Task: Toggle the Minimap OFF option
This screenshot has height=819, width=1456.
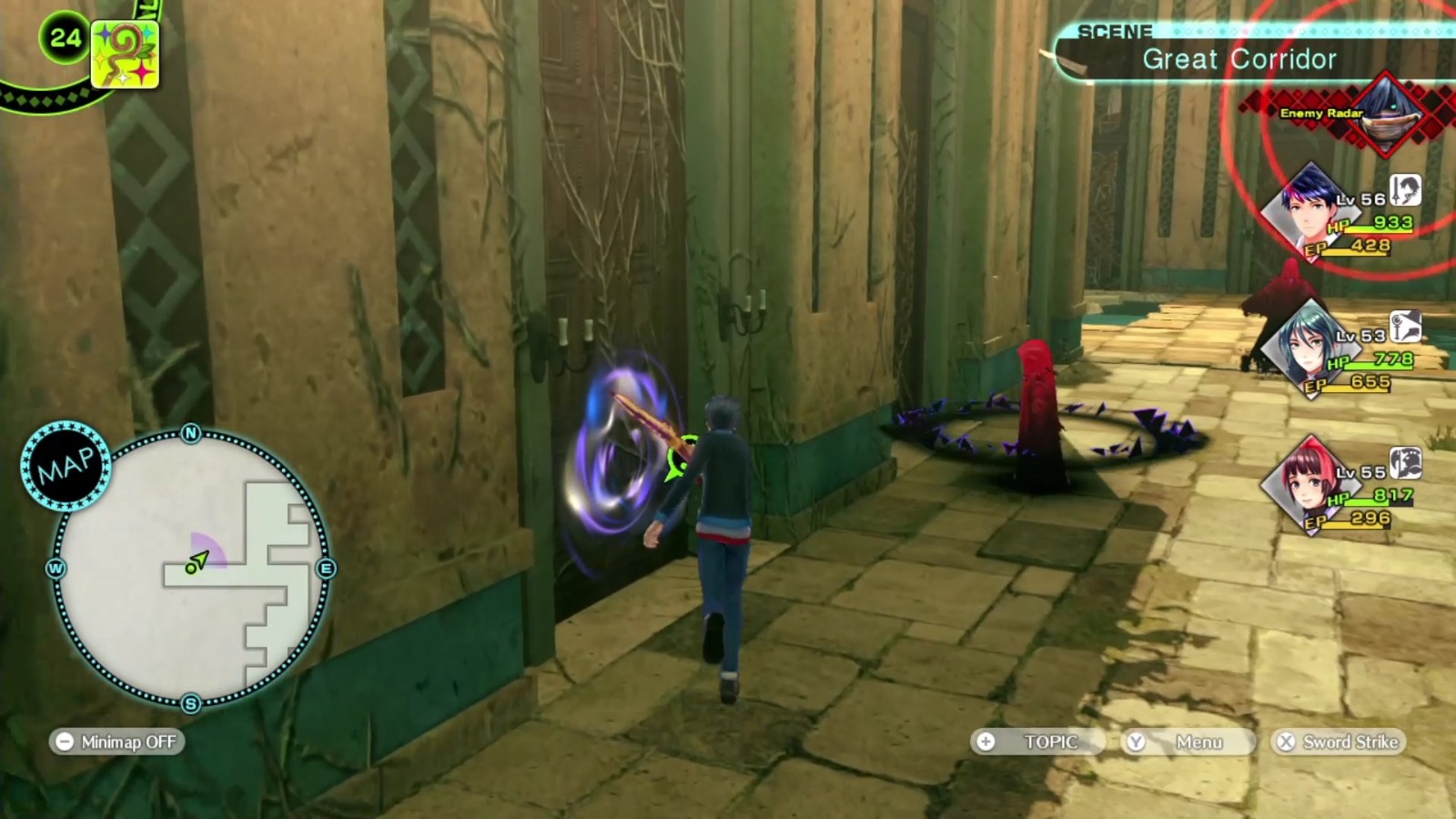Action: click(118, 742)
